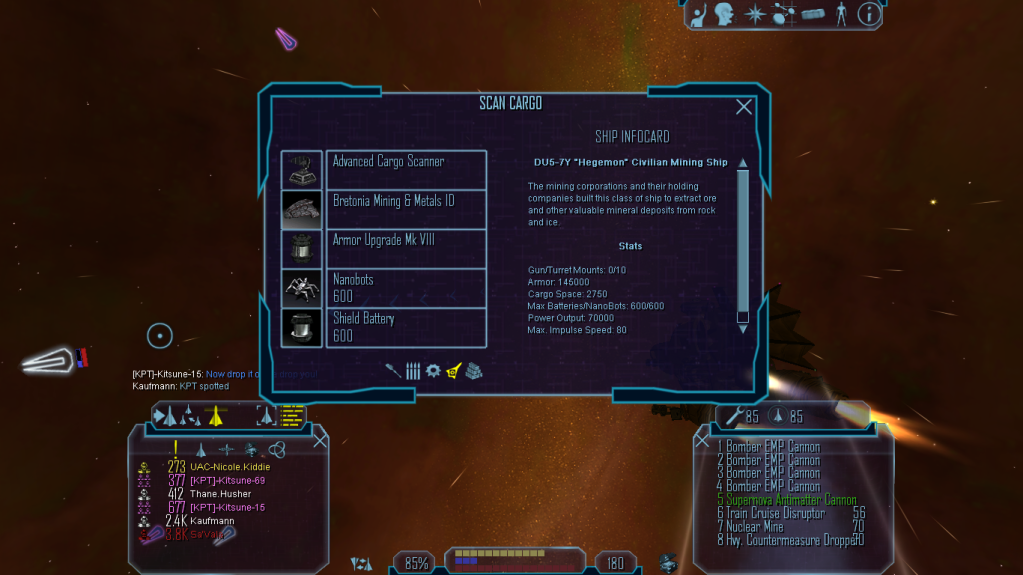Select the Nanobots cargo row
The width and height of the screenshot is (1023, 575).
(406, 288)
